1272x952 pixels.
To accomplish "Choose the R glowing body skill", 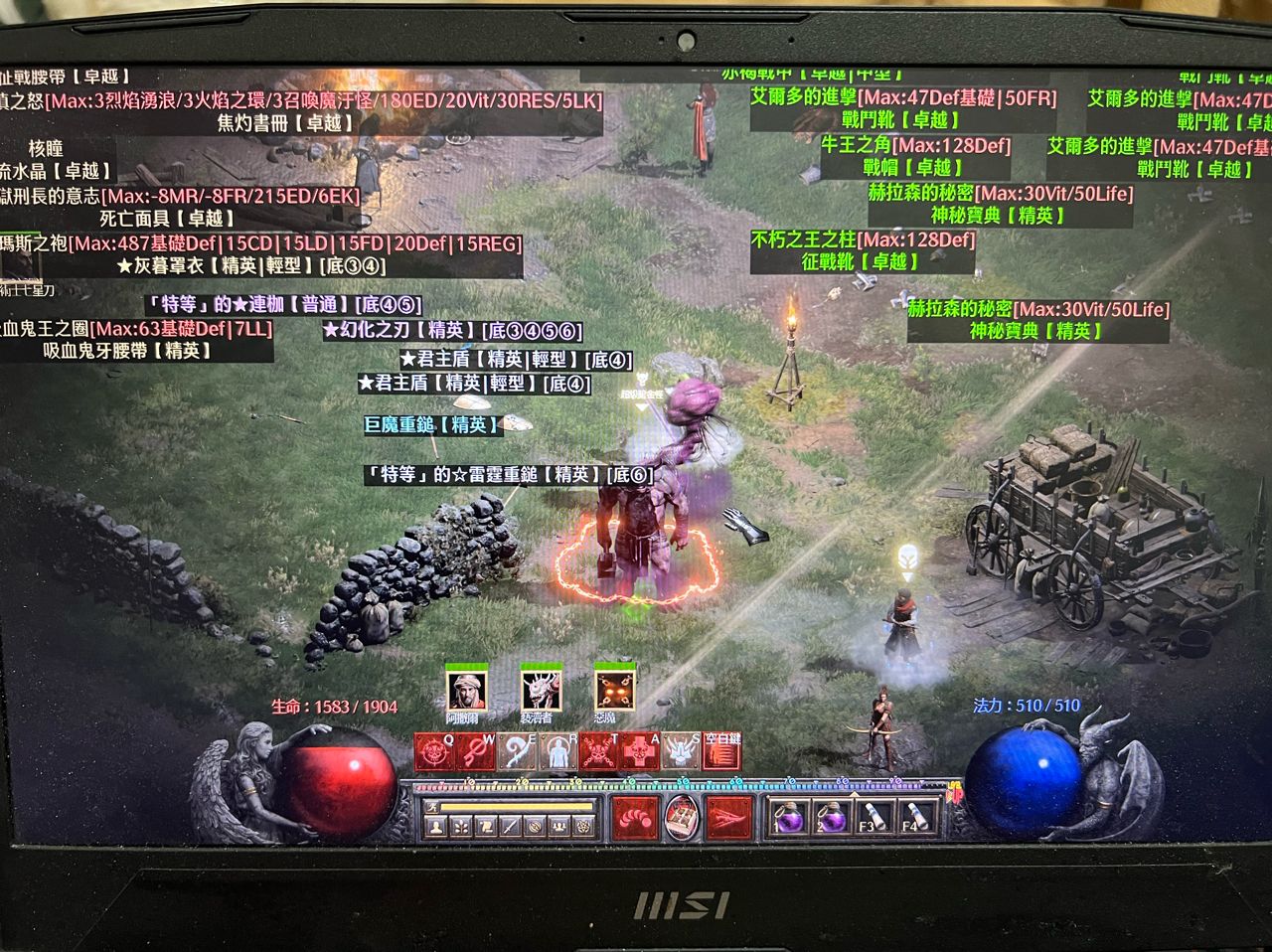I will coord(557,752).
